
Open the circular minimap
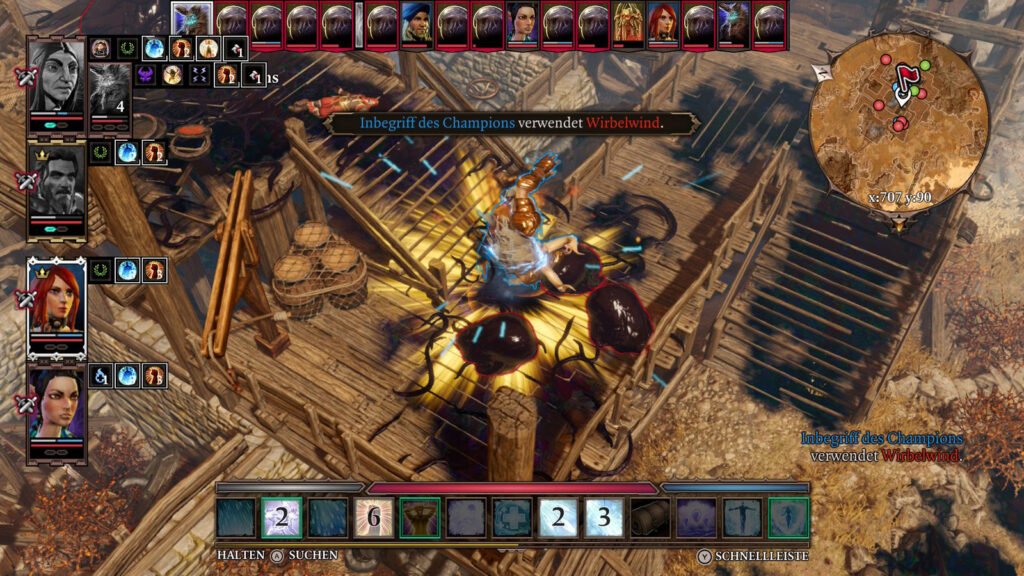coord(899,110)
